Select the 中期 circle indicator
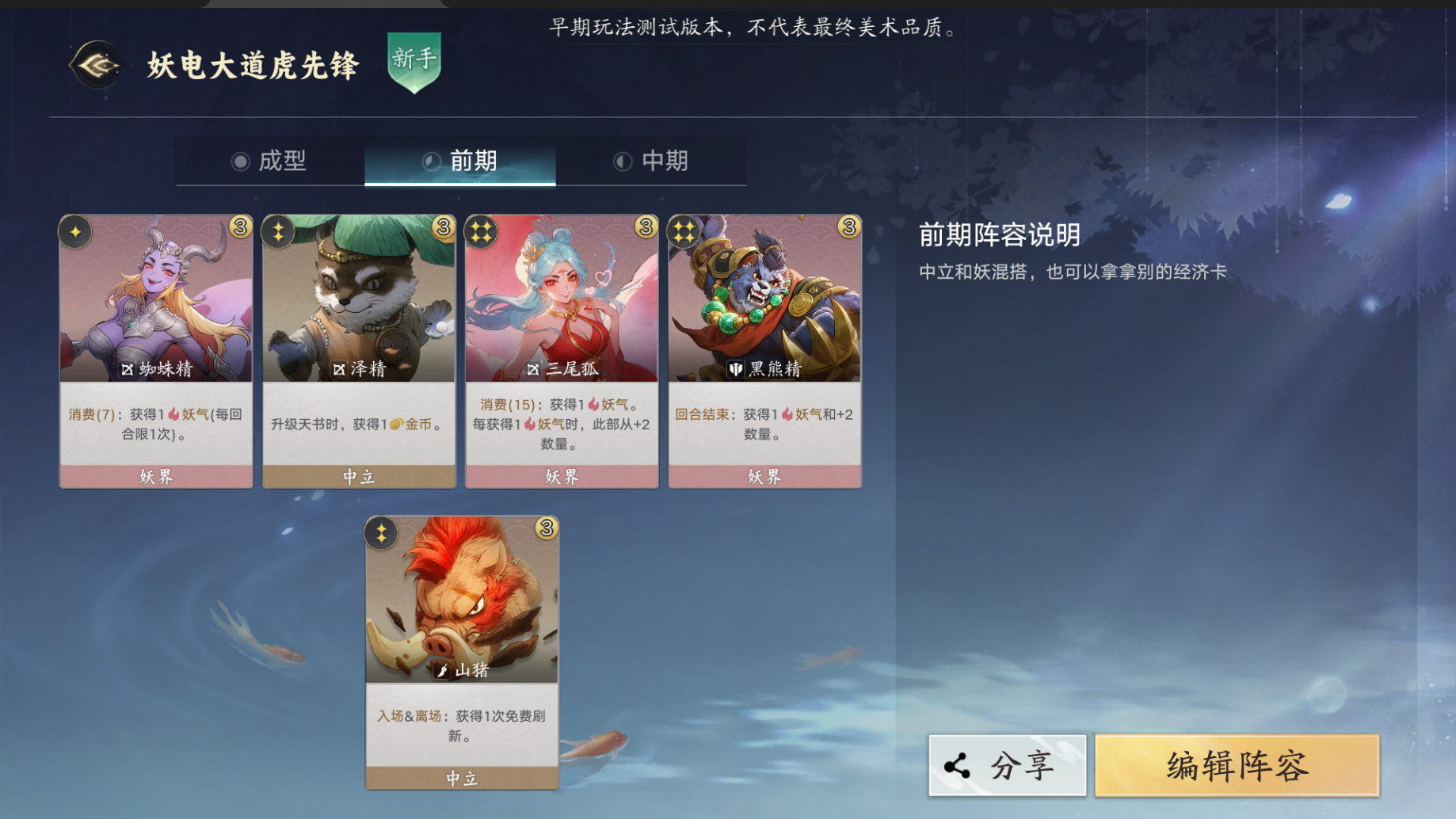Viewport: 1456px width, 819px height. click(625, 161)
